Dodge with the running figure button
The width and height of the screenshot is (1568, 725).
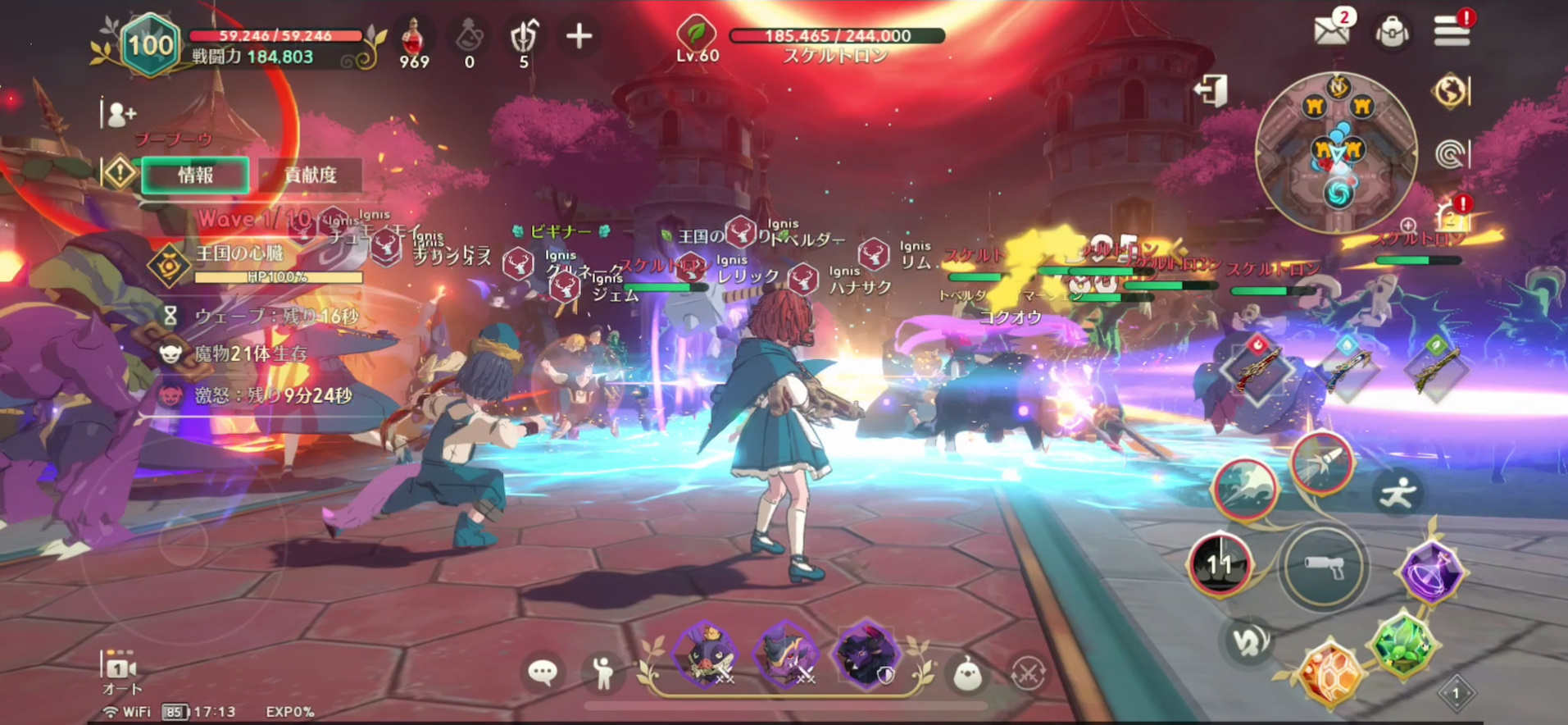[x=1398, y=492]
